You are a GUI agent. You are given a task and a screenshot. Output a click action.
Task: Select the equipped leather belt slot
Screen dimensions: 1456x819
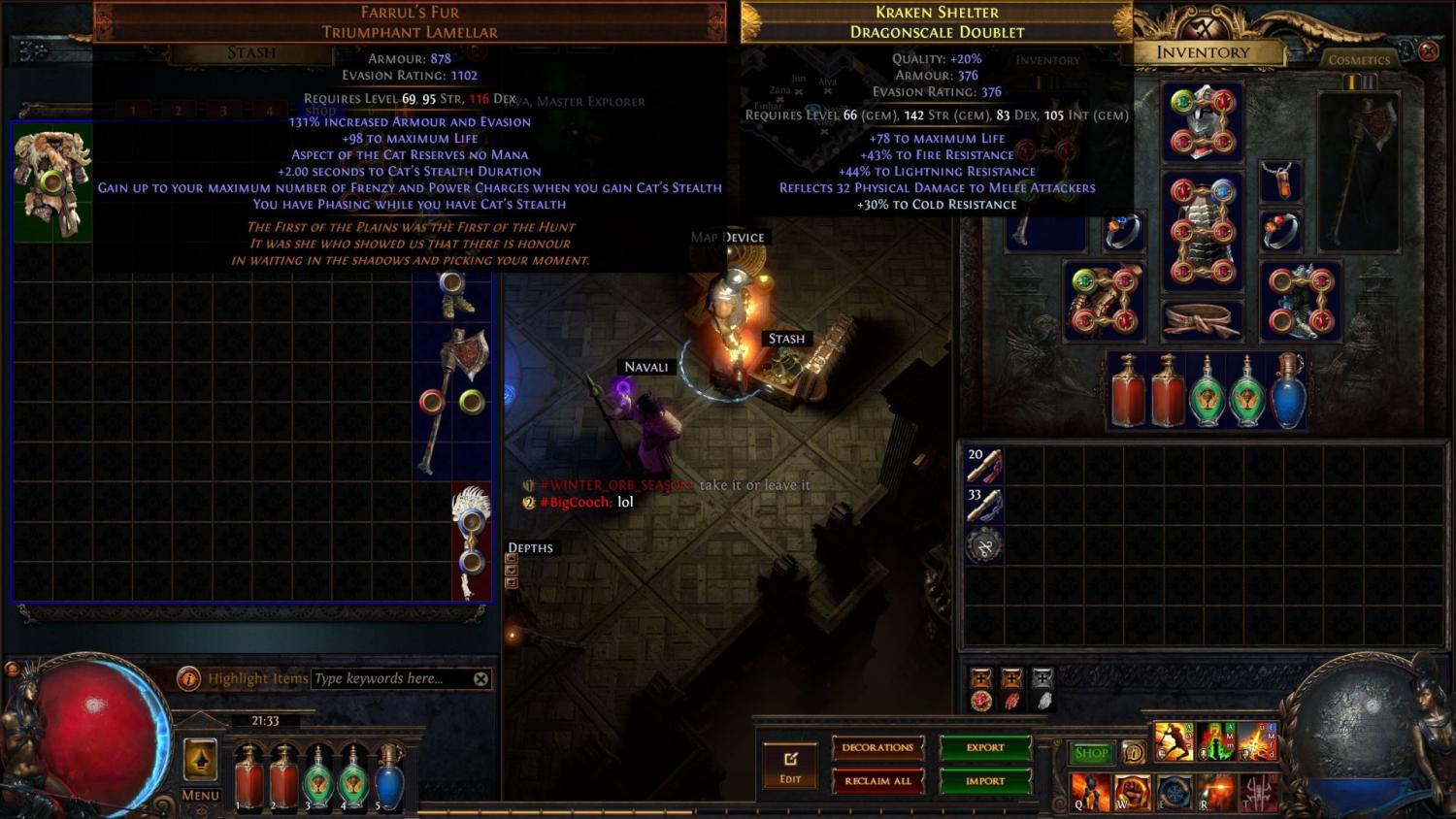(1202, 320)
